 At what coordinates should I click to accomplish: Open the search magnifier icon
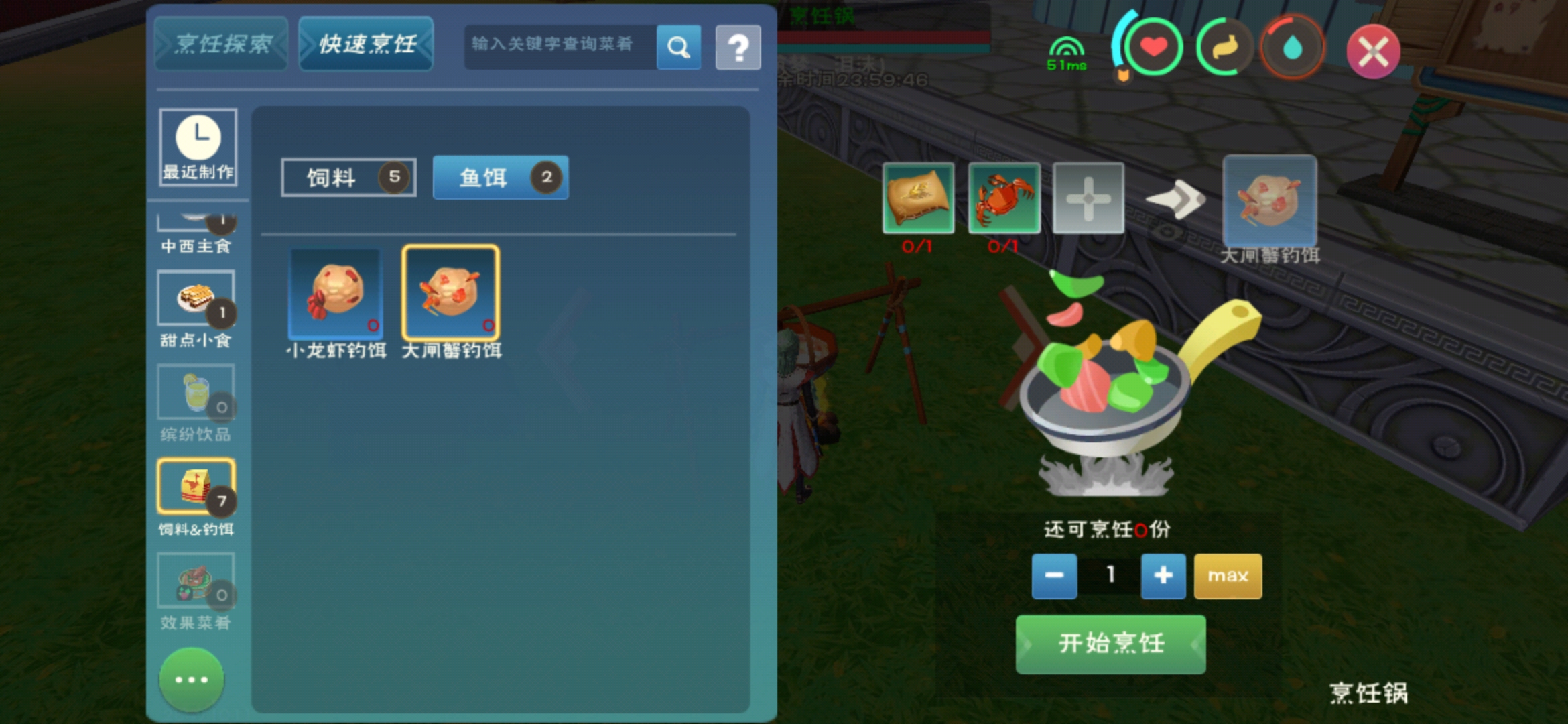[679, 47]
